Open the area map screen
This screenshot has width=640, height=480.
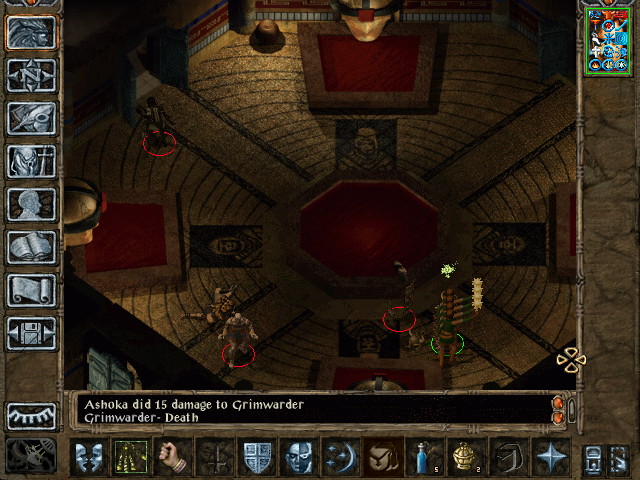click(31, 76)
